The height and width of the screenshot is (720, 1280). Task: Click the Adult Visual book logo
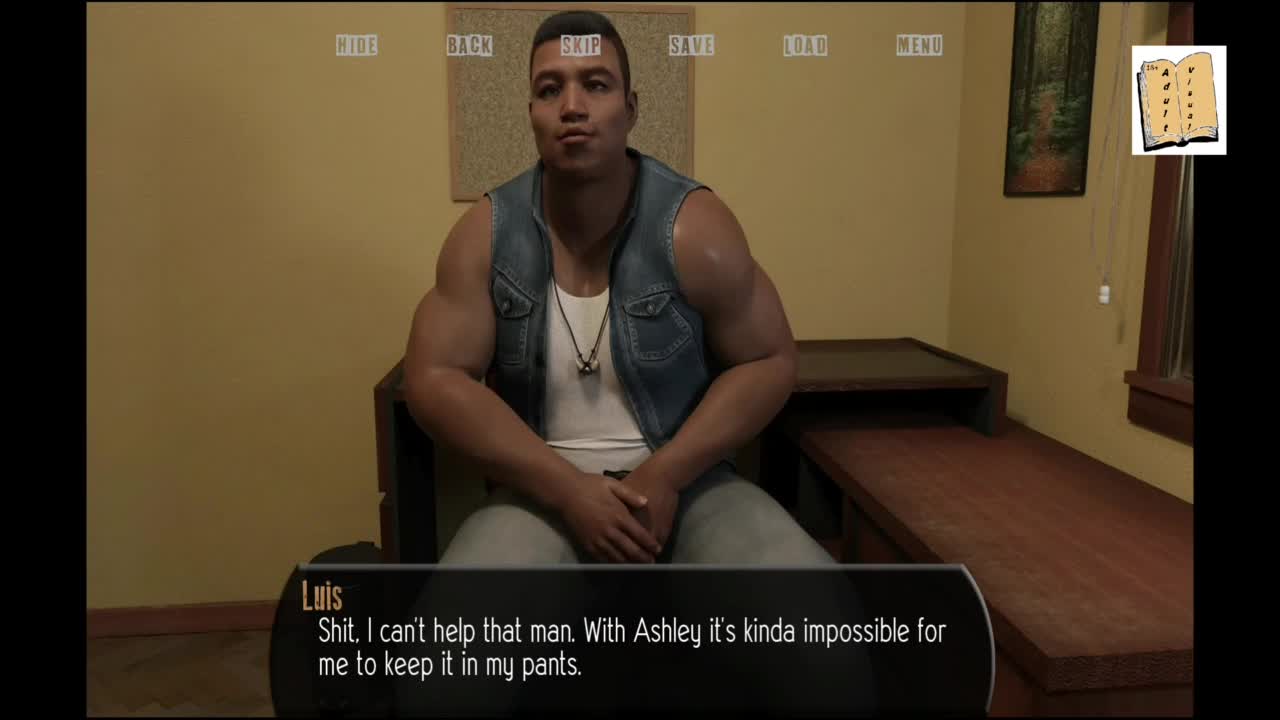click(1179, 100)
